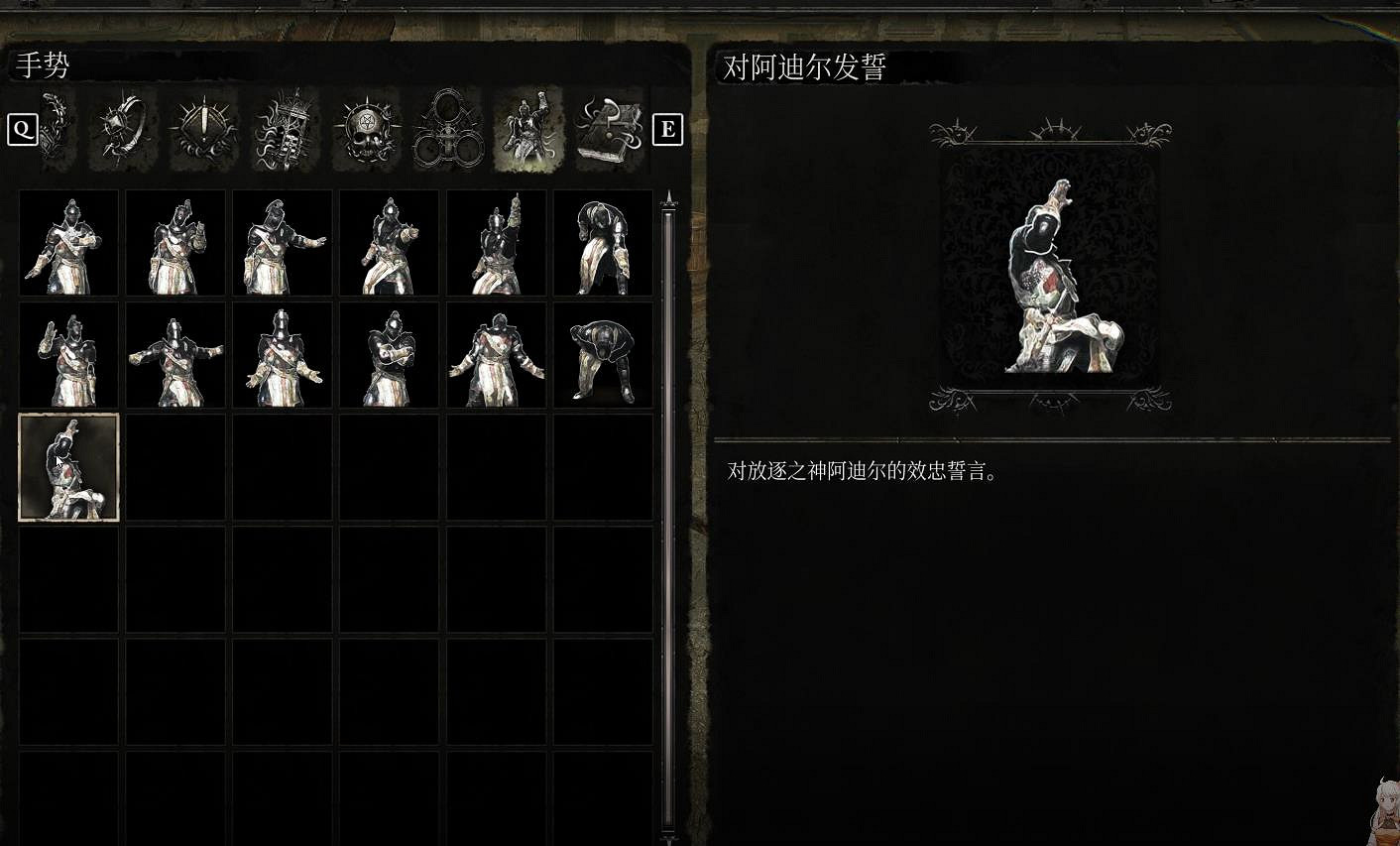
Task: Switch to the three-rings category tab
Action: [447, 129]
